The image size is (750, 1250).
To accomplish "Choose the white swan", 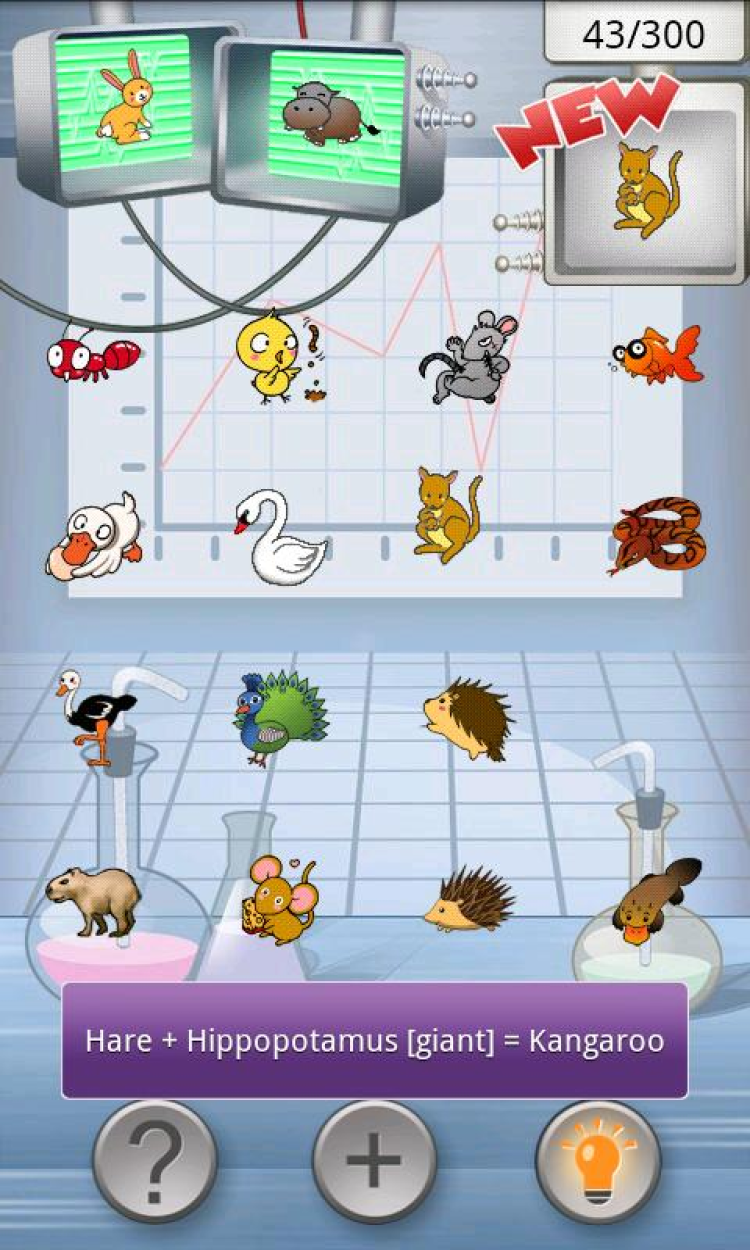I will pos(278,538).
